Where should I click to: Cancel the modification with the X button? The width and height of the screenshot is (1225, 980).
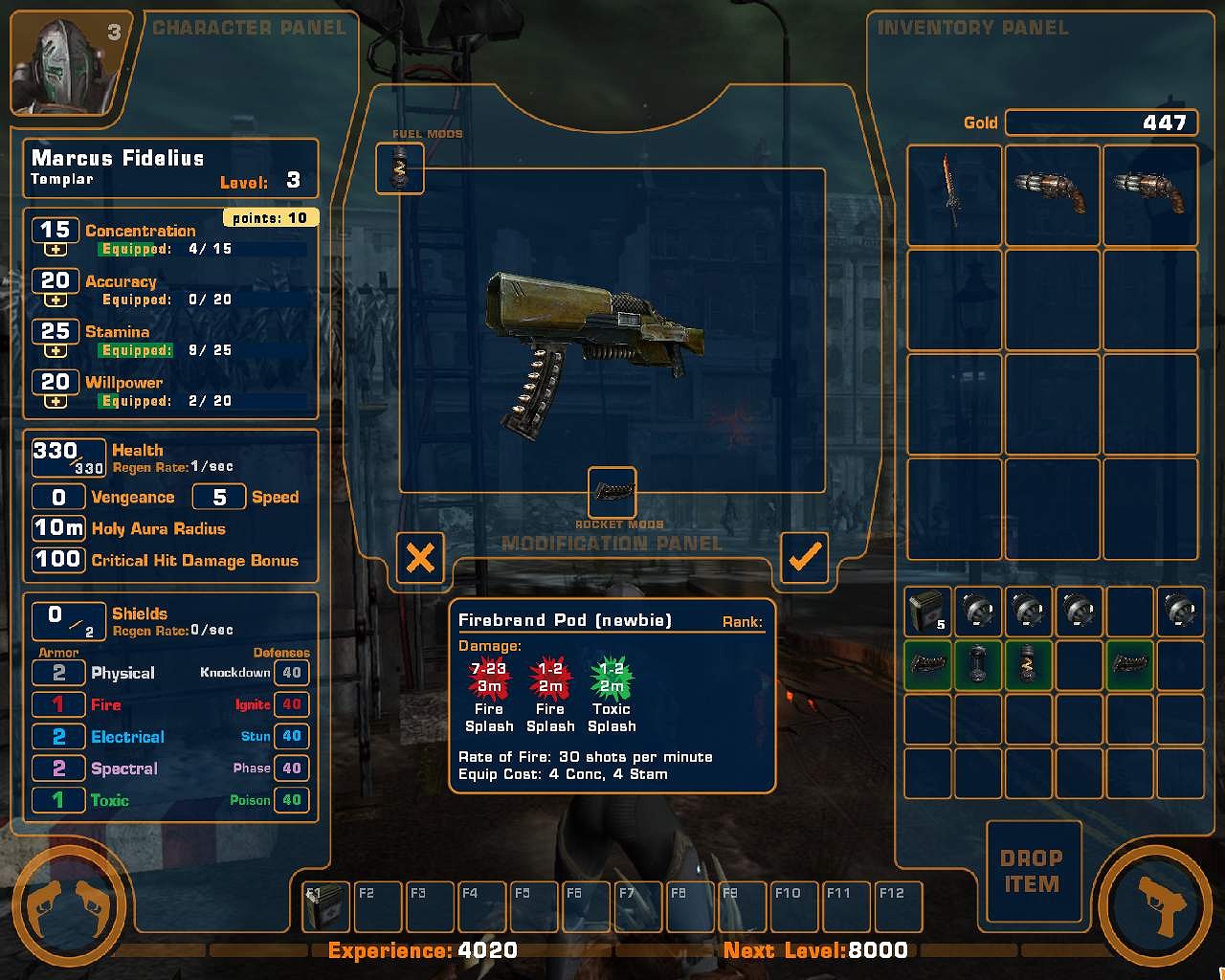(x=420, y=557)
